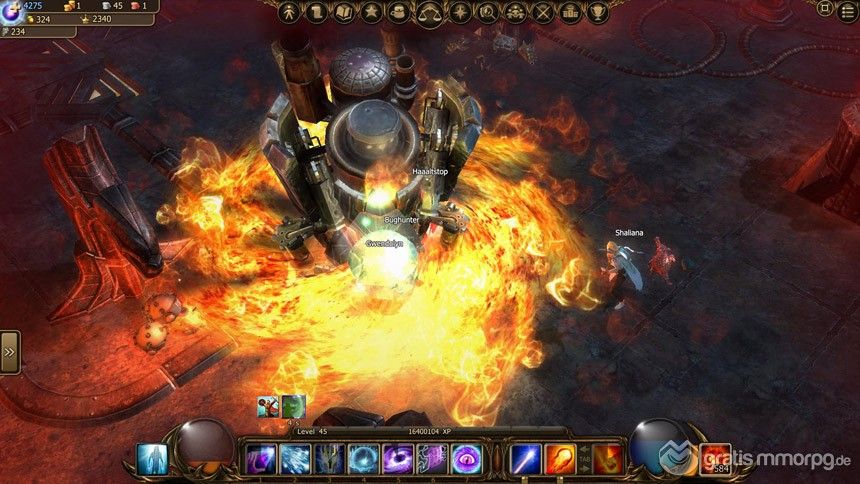Select the glowing ghost figure skill at far left

[x=151, y=458]
